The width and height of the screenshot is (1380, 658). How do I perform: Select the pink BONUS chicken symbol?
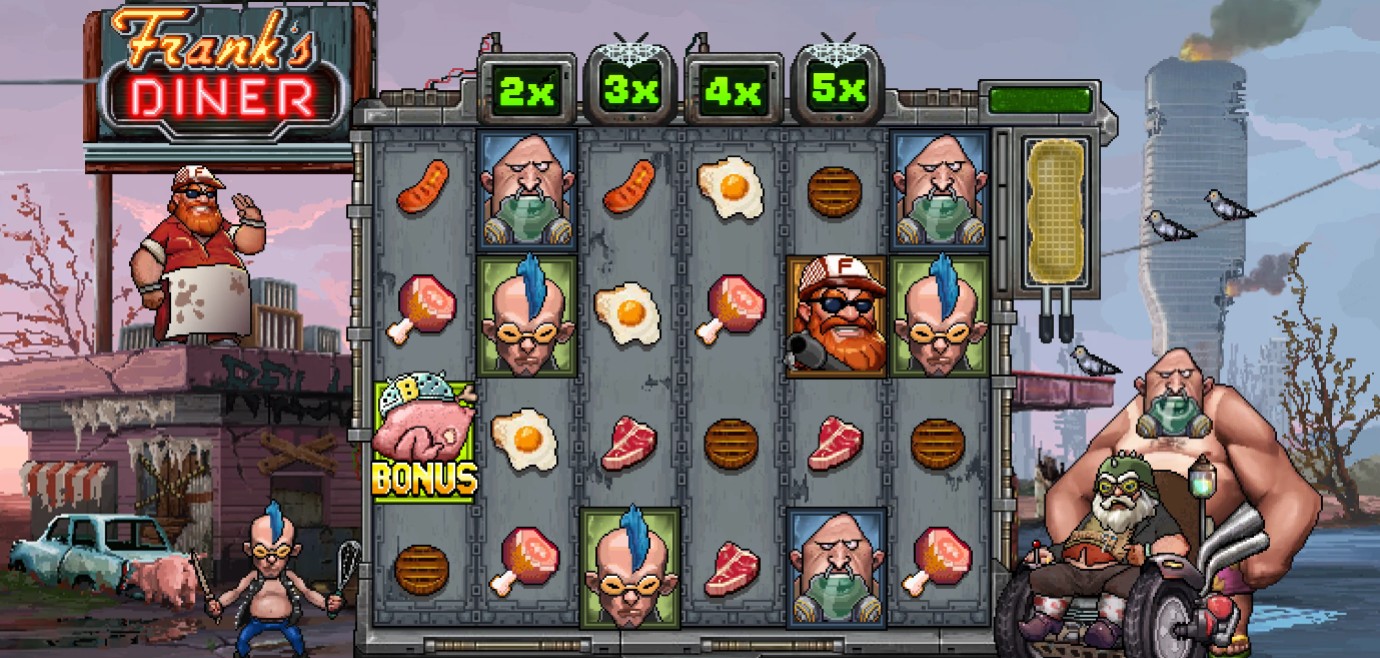coord(424,441)
